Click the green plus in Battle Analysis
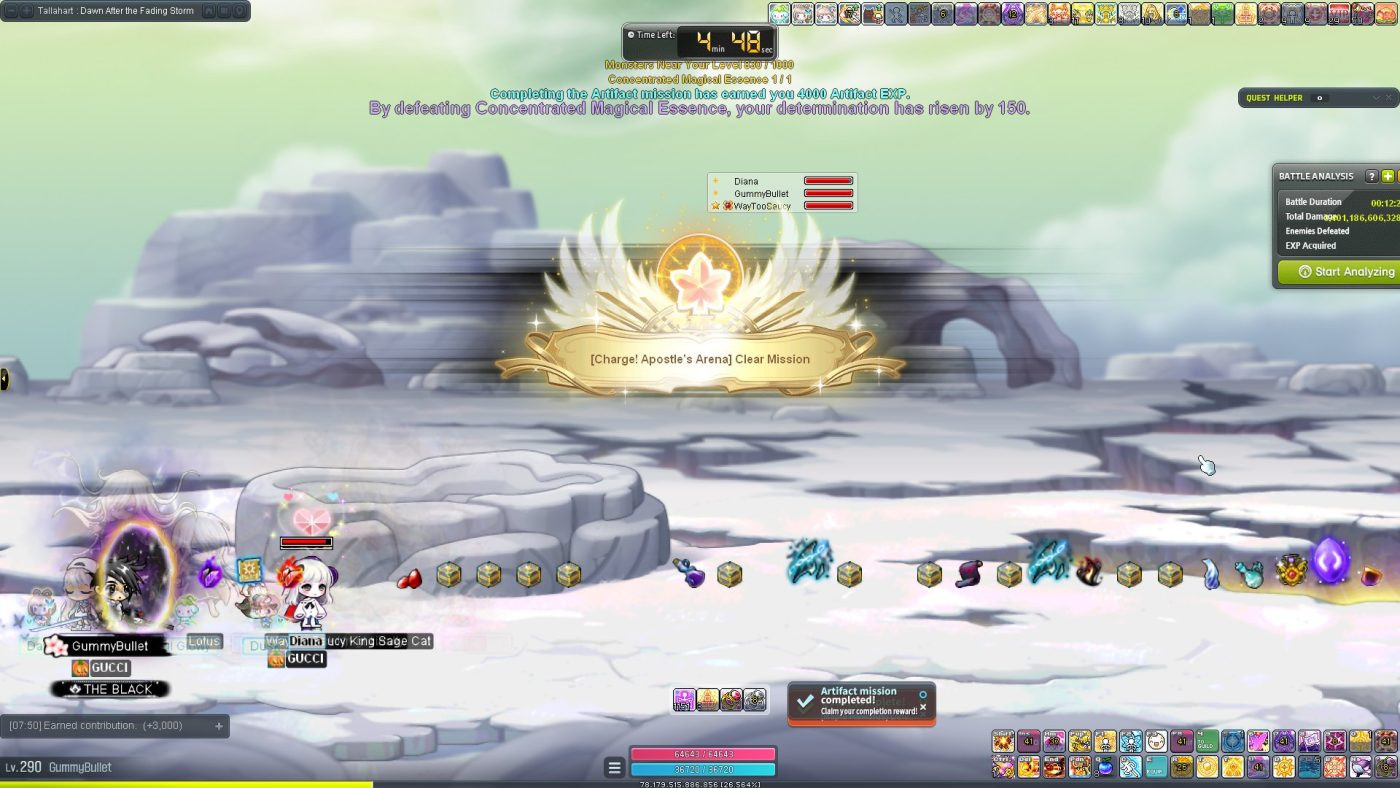Screen dimensions: 1400x788 [x=1388, y=176]
